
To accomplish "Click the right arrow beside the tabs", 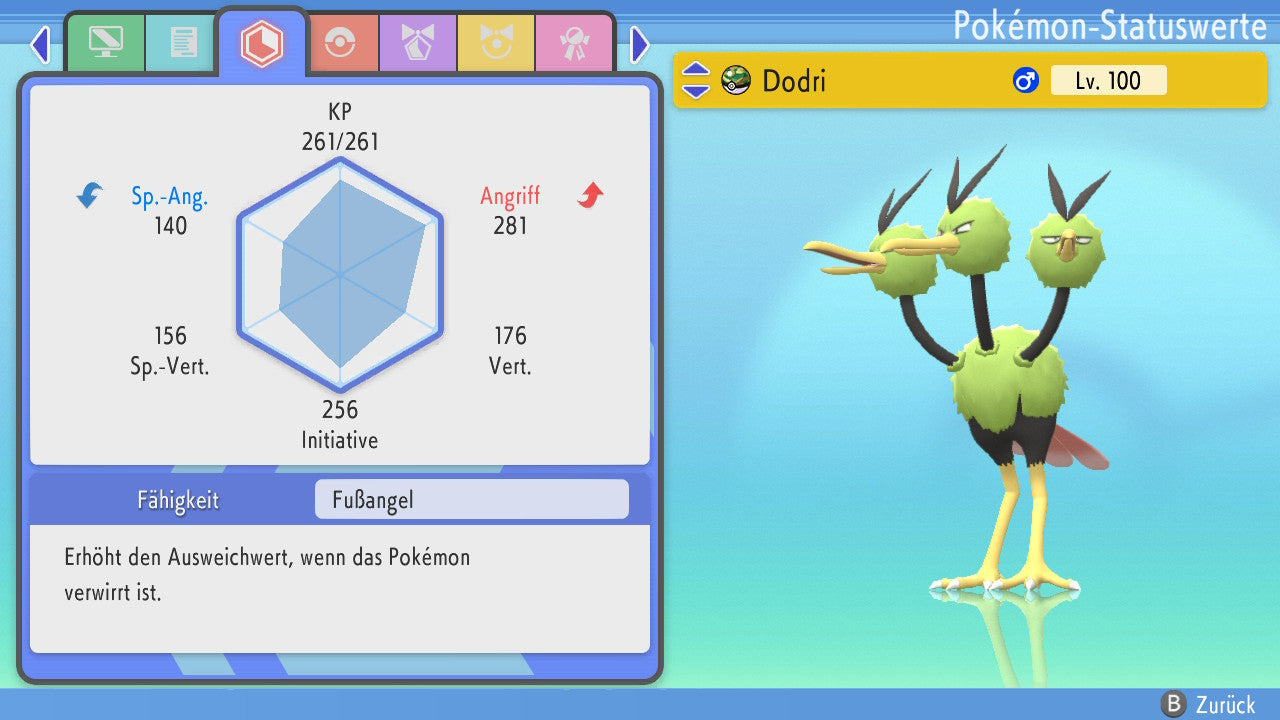I will click(x=640, y=44).
